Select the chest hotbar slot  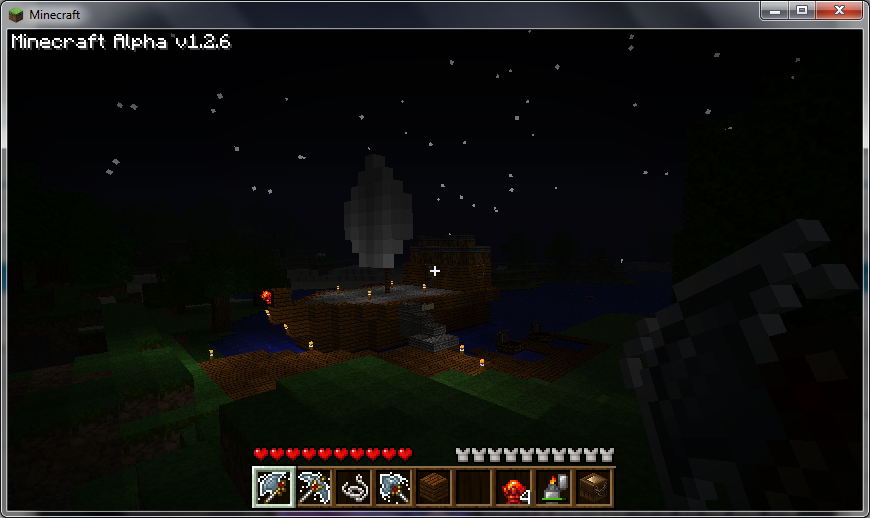[593, 488]
